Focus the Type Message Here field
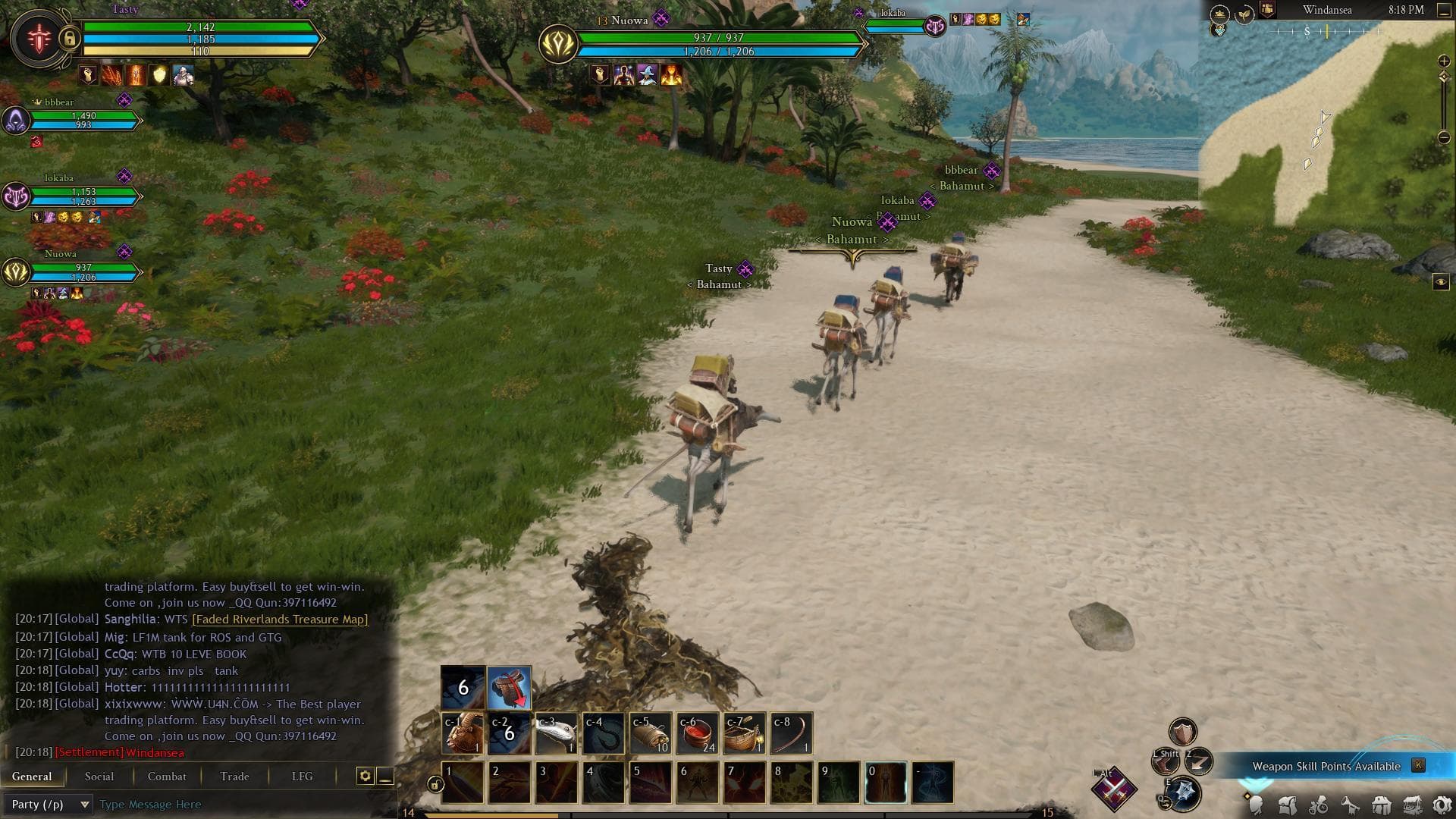 (243, 804)
